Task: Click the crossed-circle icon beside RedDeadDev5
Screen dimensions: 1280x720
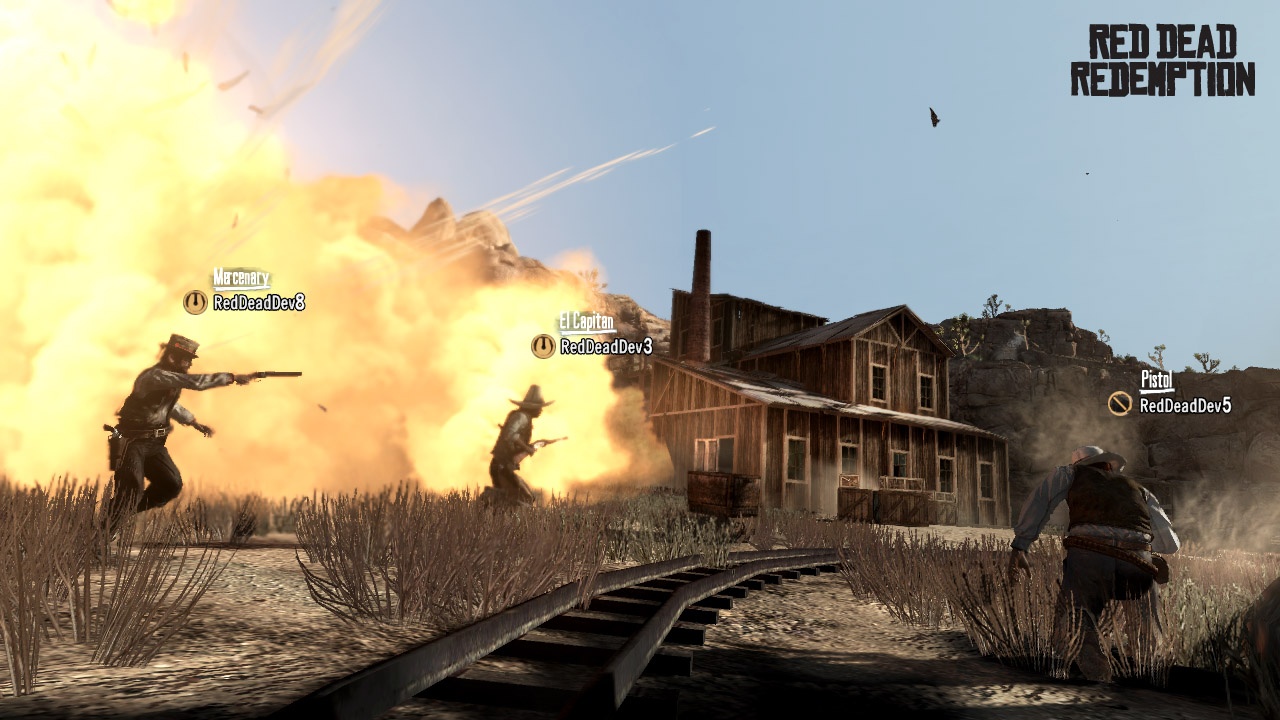Action: (1120, 404)
